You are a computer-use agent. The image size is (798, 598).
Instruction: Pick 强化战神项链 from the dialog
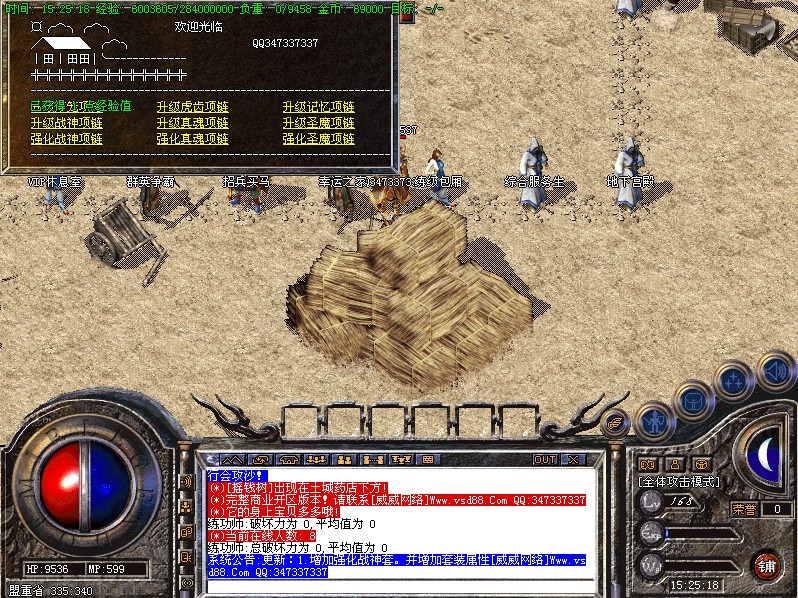[66, 139]
